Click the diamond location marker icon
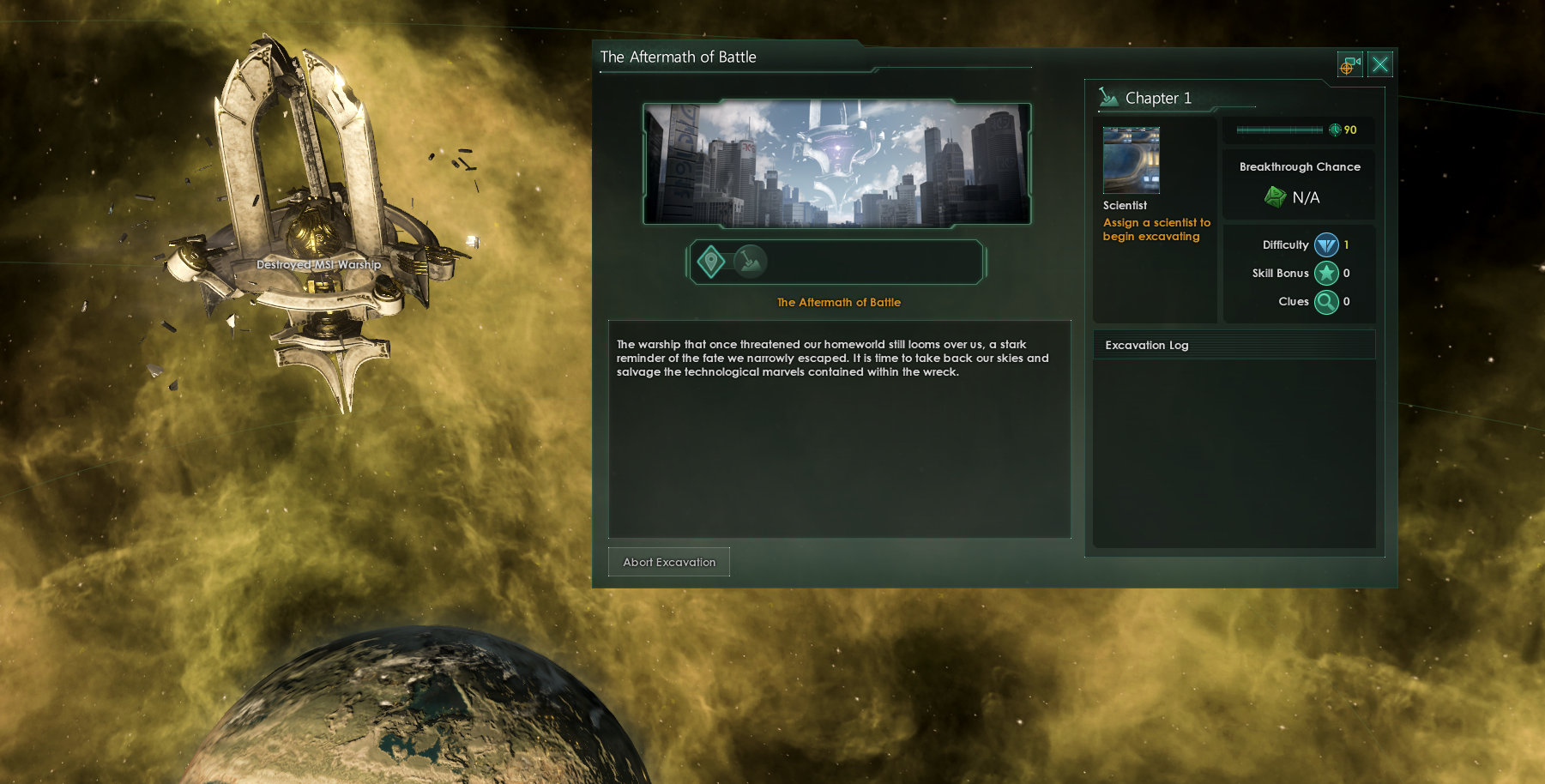Image resolution: width=1545 pixels, height=784 pixels. (x=711, y=262)
